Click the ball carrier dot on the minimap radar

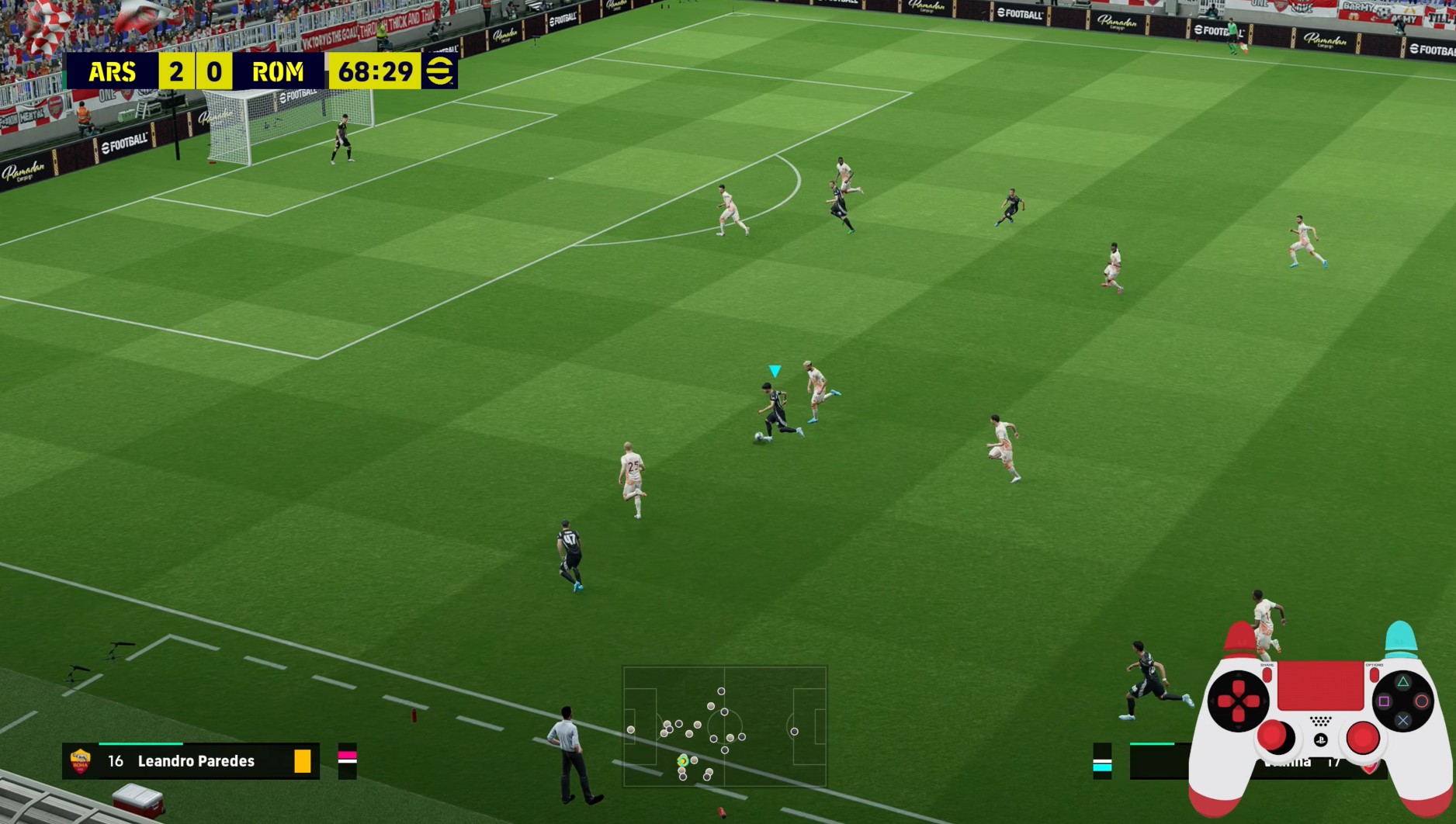pos(683,761)
